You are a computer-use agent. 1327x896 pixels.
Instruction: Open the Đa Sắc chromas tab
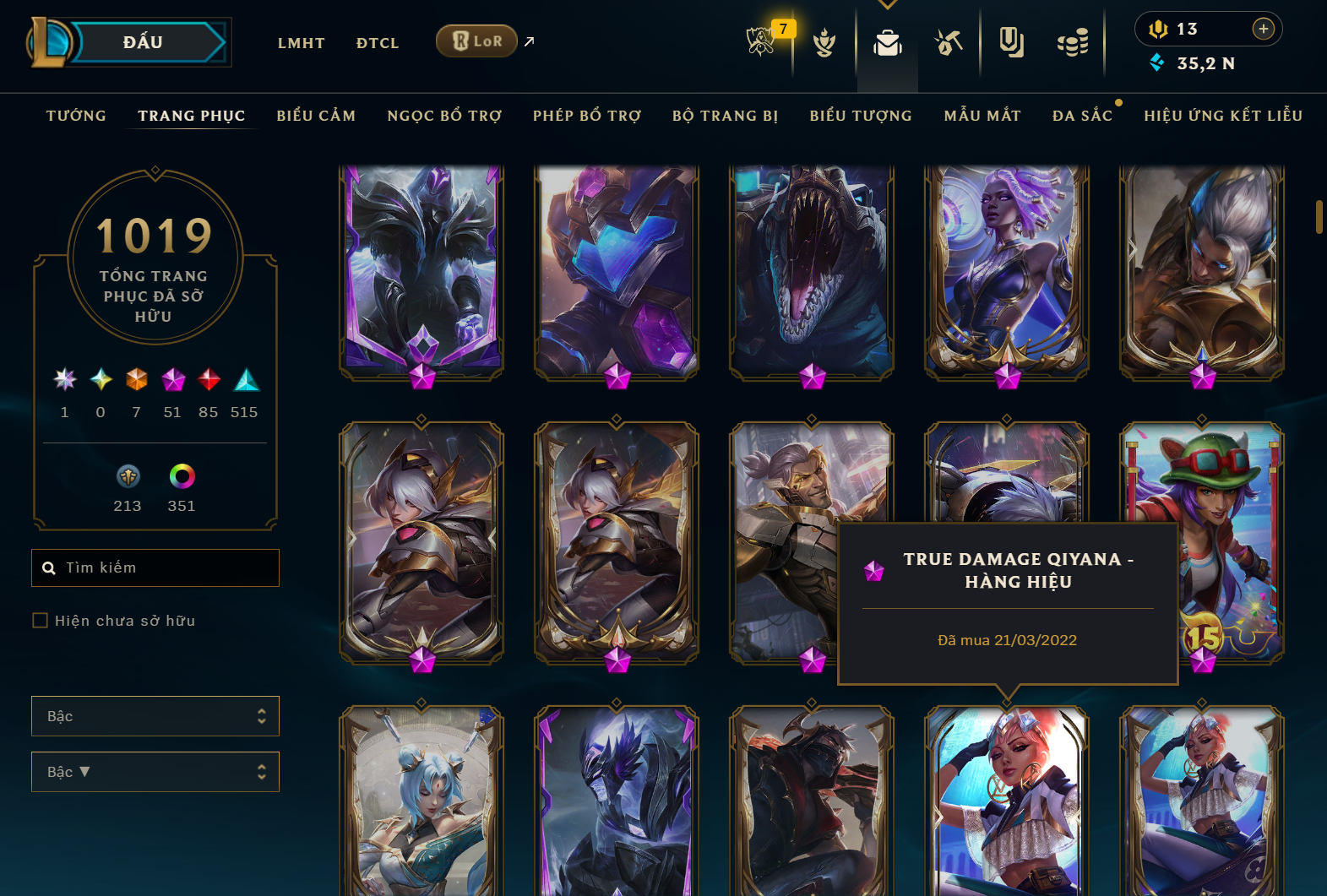coord(1082,116)
